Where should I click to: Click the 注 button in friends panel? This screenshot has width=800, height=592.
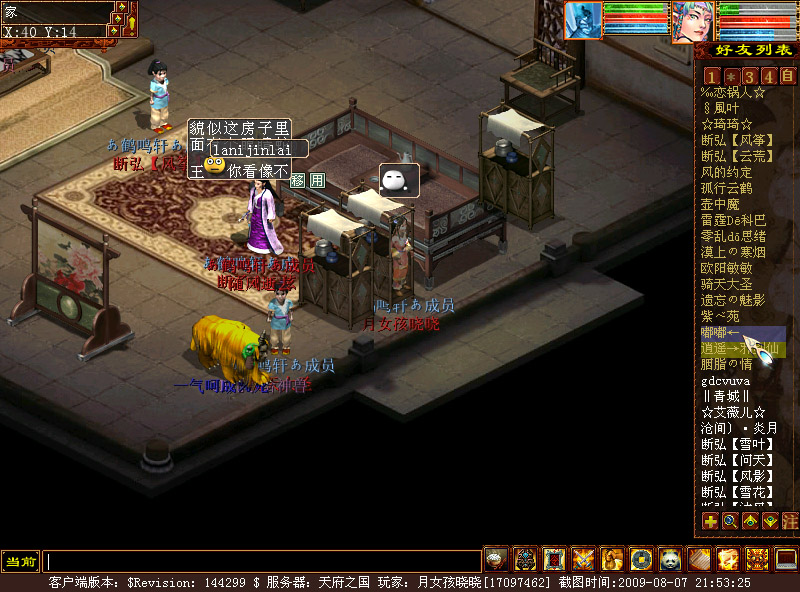(790, 521)
